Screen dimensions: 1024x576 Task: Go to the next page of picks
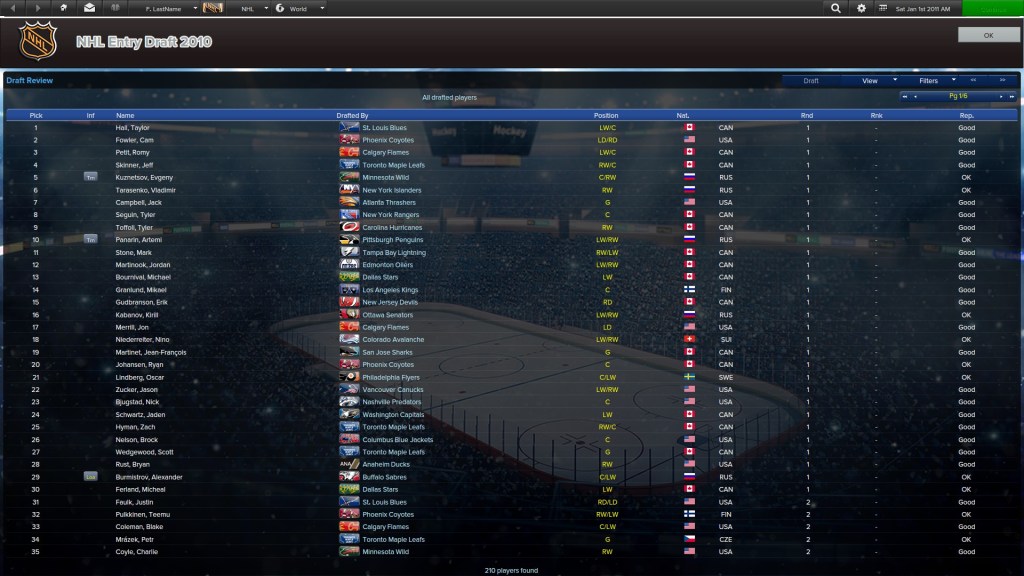(1000, 96)
